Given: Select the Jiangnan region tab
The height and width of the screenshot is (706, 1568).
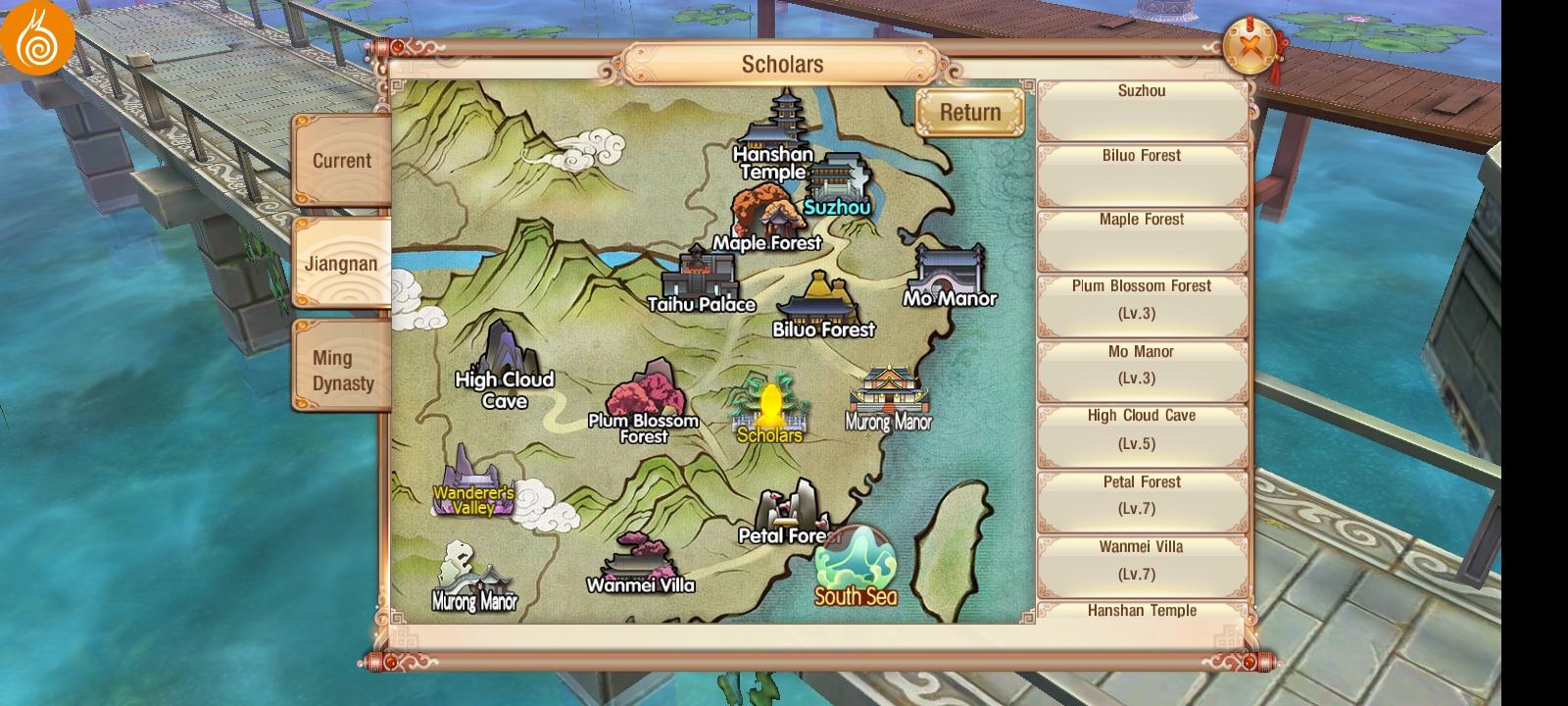Looking at the screenshot, I should pos(341,263).
